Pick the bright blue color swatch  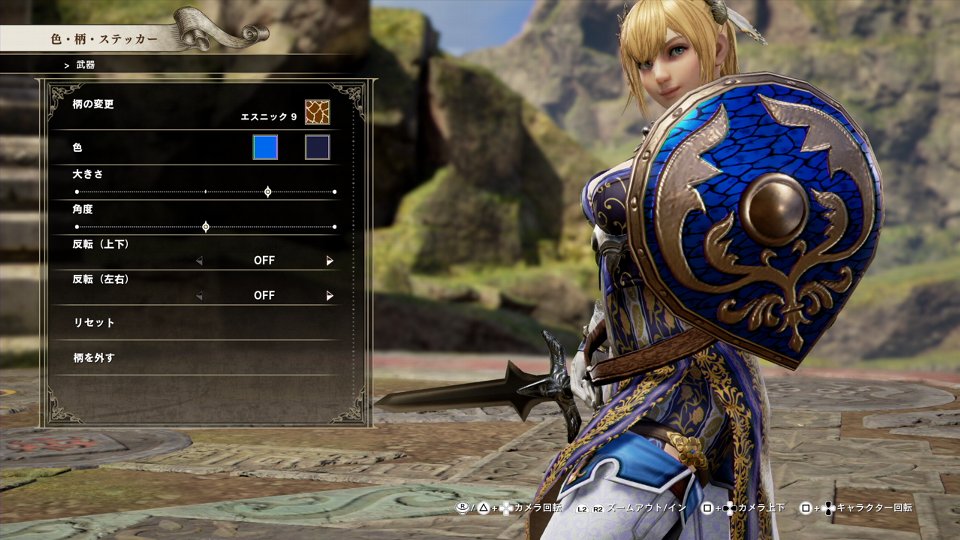pos(265,148)
